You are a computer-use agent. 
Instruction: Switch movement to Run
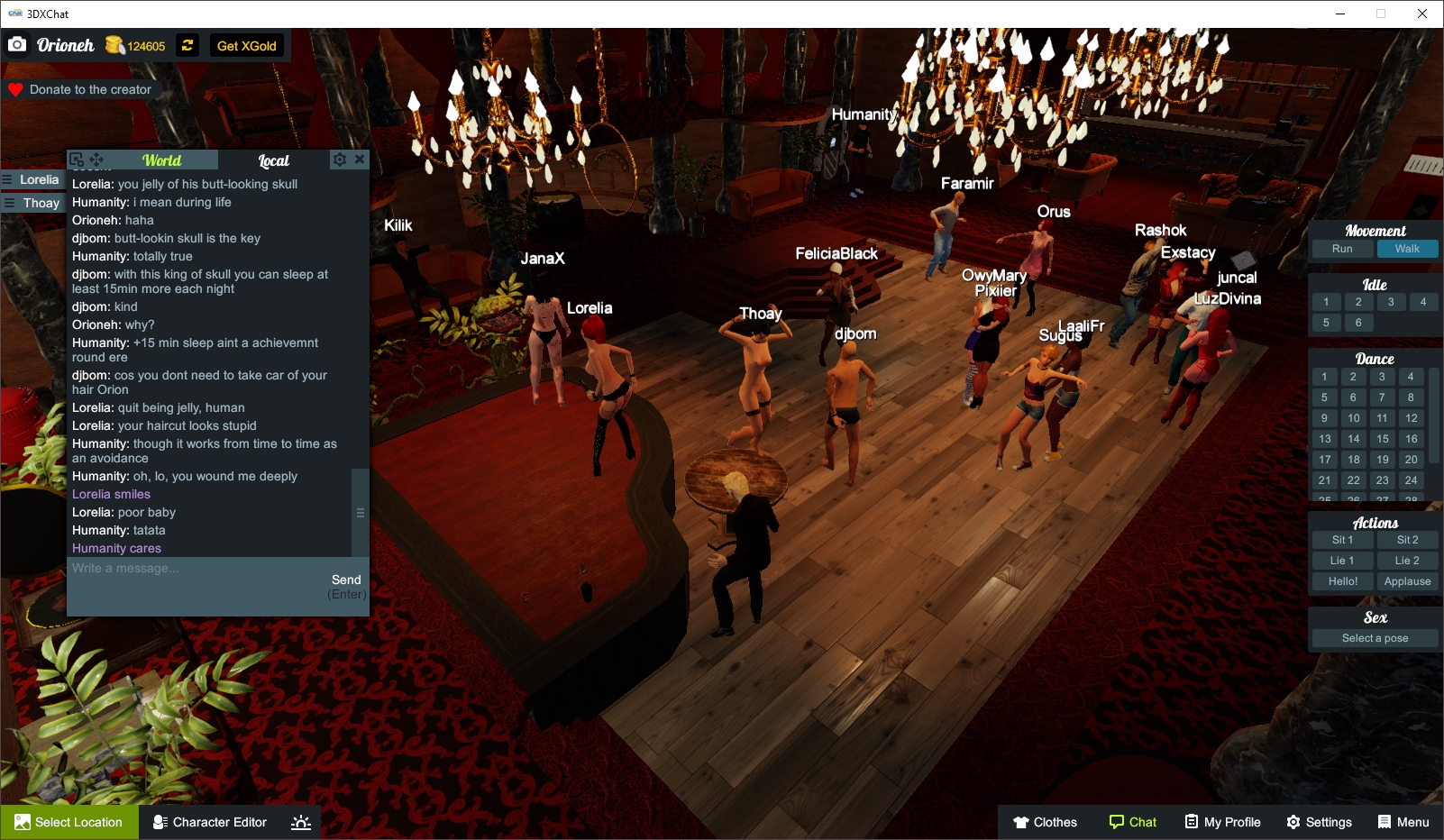coord(1341,249)
